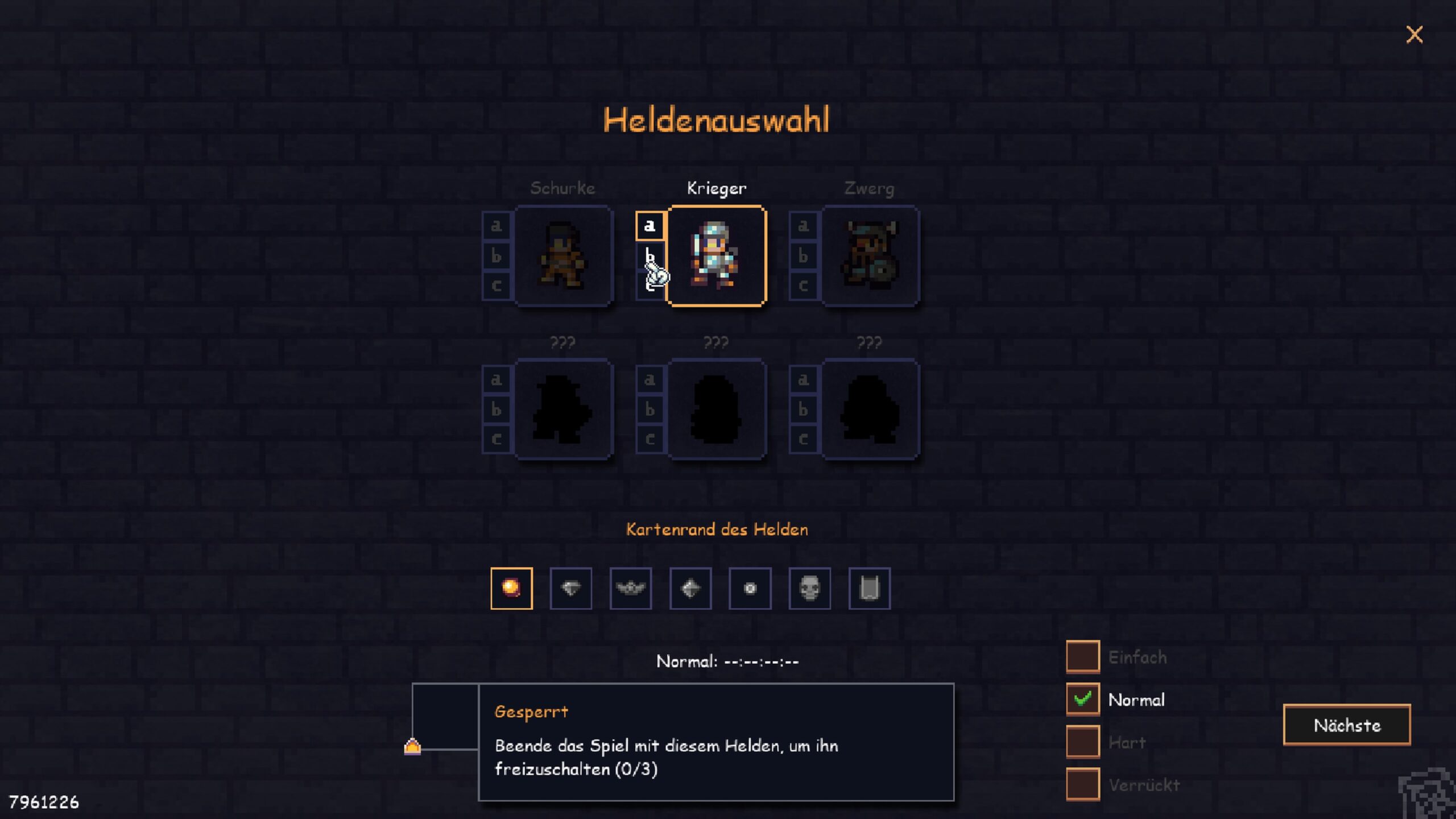Viewport: 1456px width, 819px height.
Task: Pick the skull card border
Action: (x=809, y=588)
